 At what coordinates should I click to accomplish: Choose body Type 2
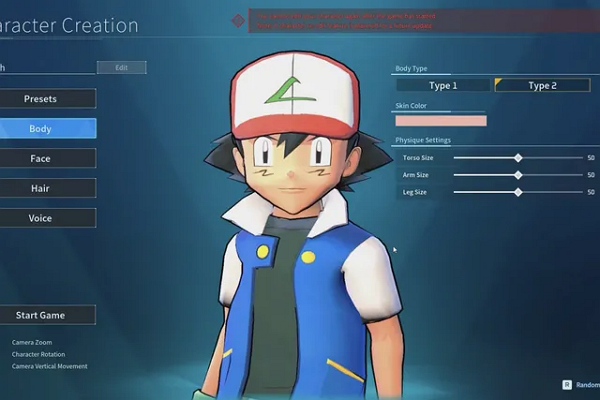coord(541,86)
